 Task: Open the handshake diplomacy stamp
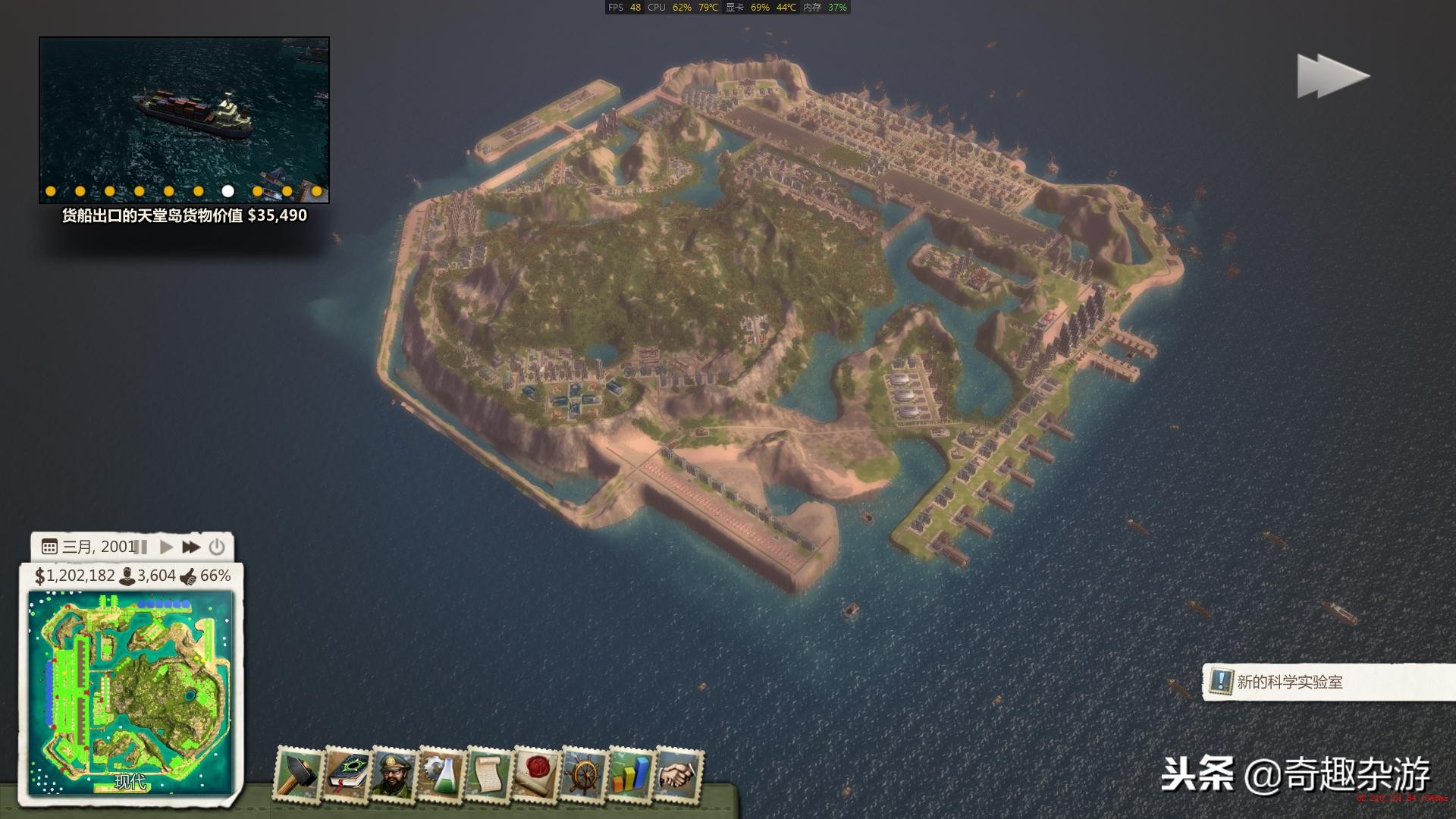tap(678, 775)
